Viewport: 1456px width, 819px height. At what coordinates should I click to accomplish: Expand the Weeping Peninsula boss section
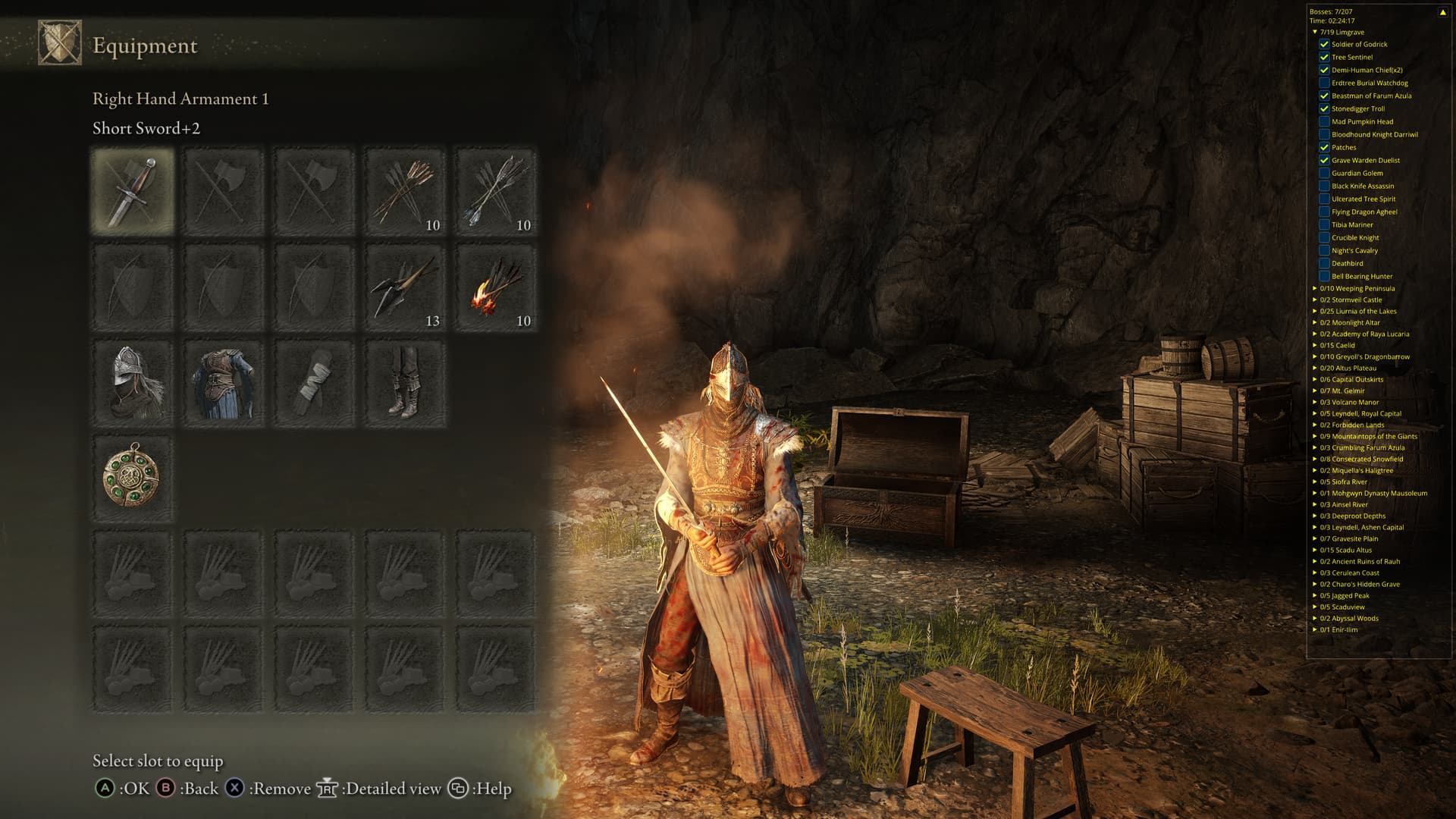pos(1315,288)
